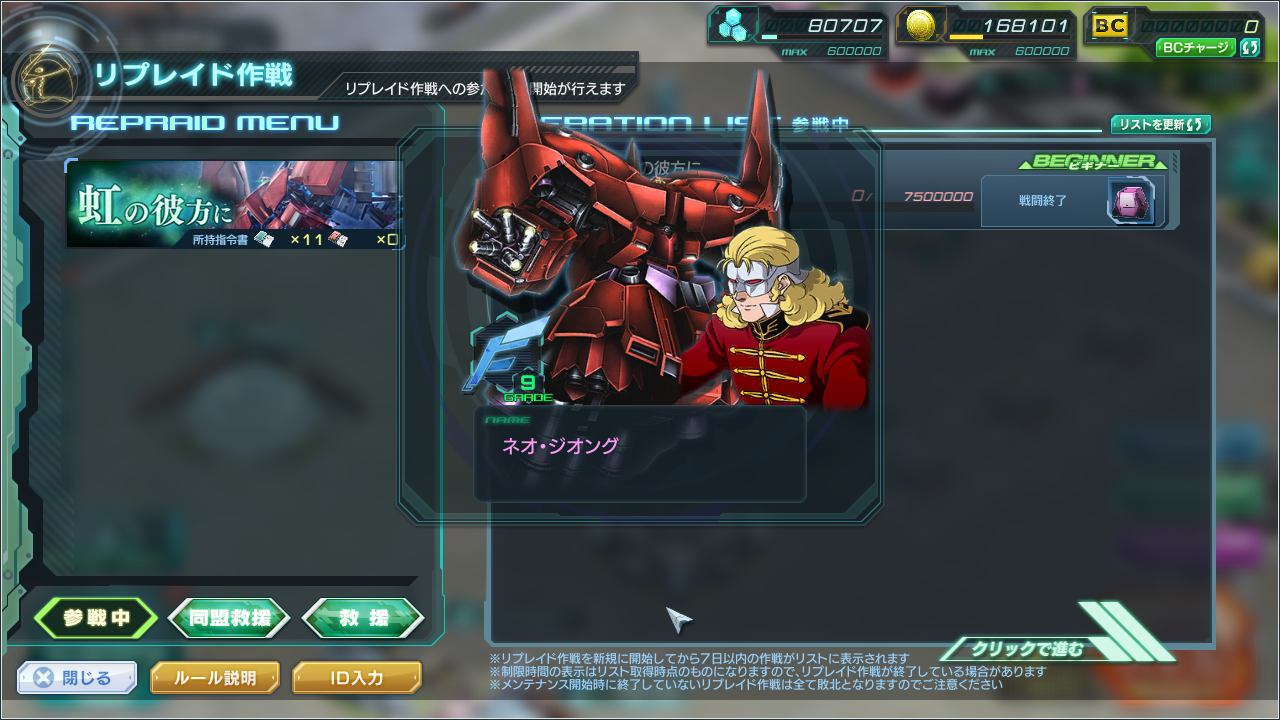Refresh the list with リストを更新
The width and height of the screenshot is (1280, 720).
pyautogui.click(x=1161, y=125)
